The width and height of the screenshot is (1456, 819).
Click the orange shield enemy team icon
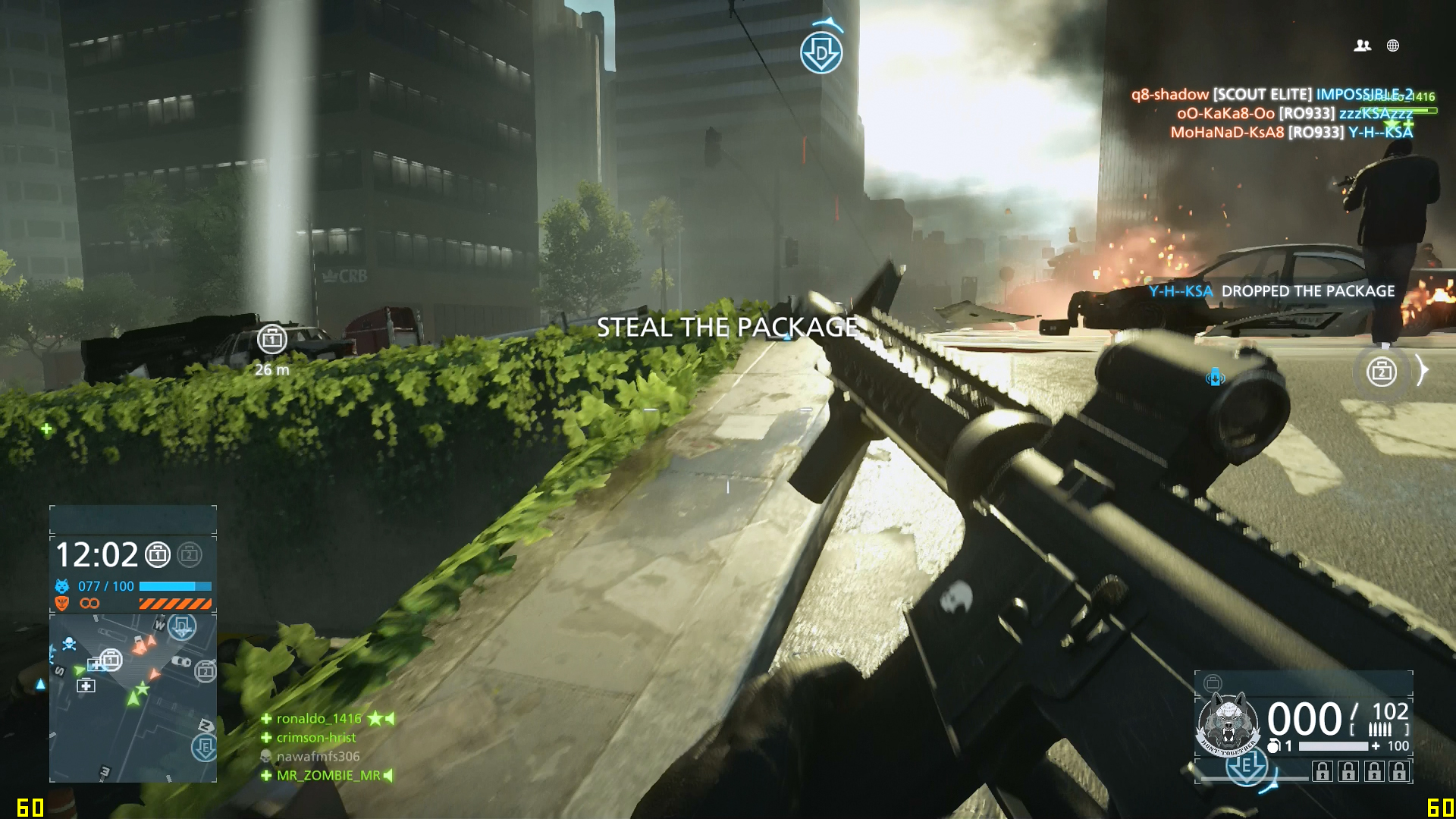click(61, 604)
